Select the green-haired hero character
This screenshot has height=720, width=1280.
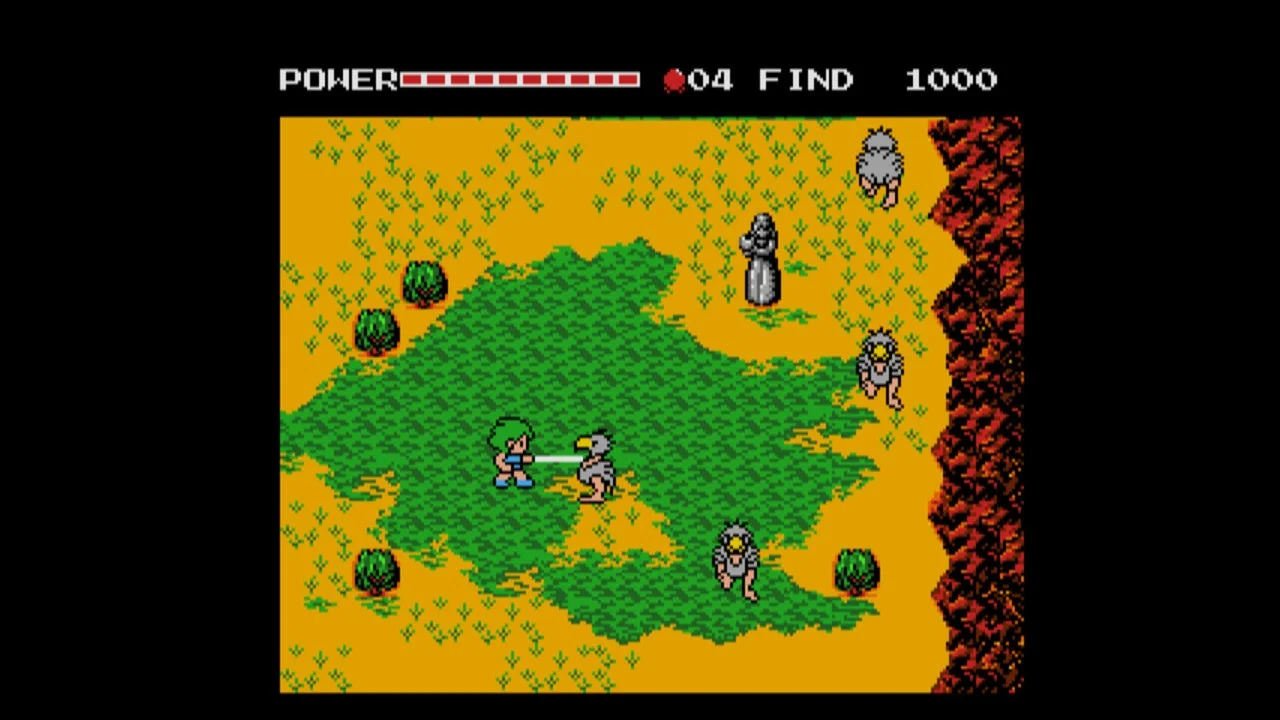tap(512, 455)
